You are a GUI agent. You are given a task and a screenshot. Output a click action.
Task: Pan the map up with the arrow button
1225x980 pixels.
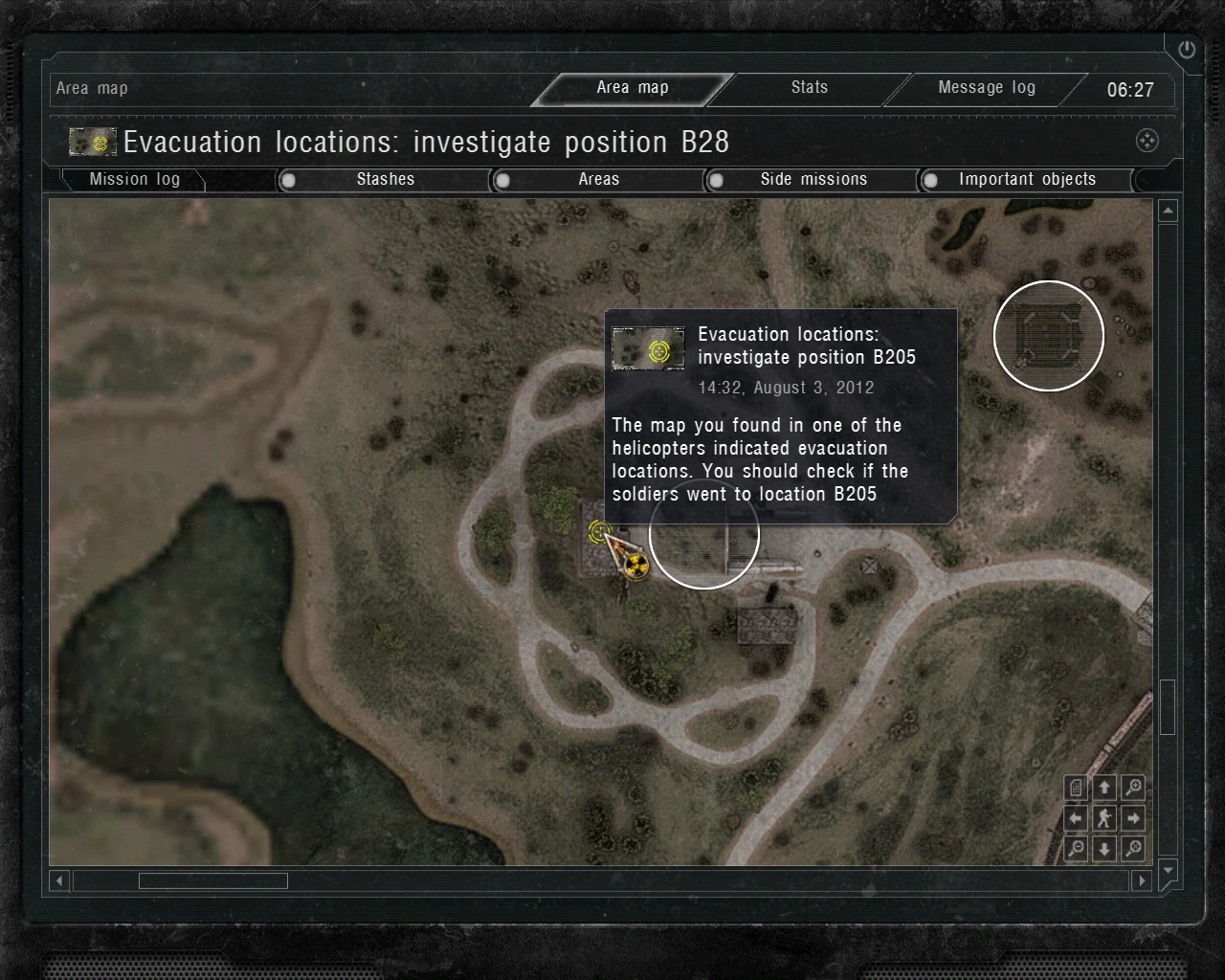1104,788
